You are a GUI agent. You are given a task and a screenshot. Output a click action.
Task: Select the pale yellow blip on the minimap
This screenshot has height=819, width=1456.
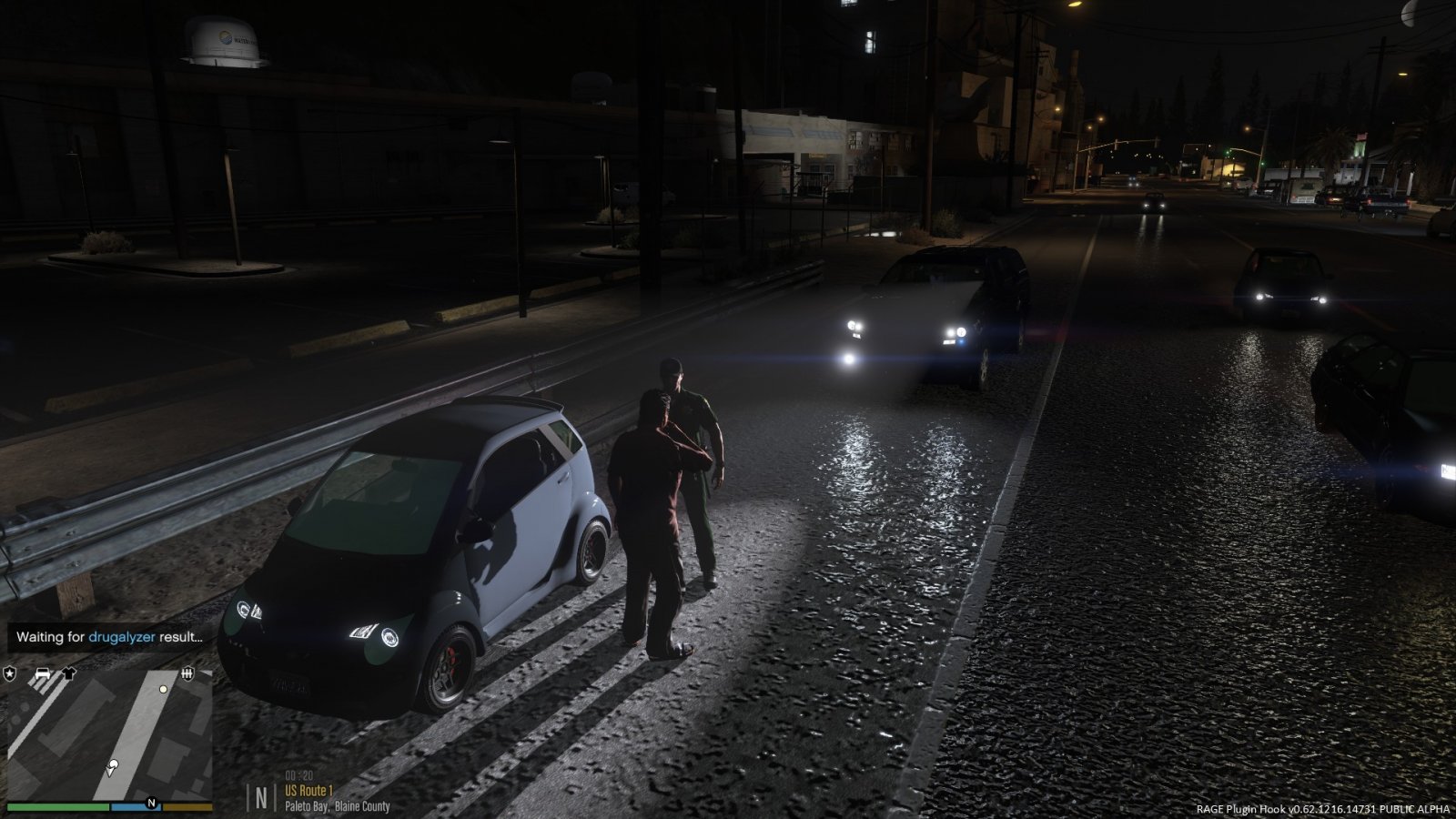[x=163, y=689]
